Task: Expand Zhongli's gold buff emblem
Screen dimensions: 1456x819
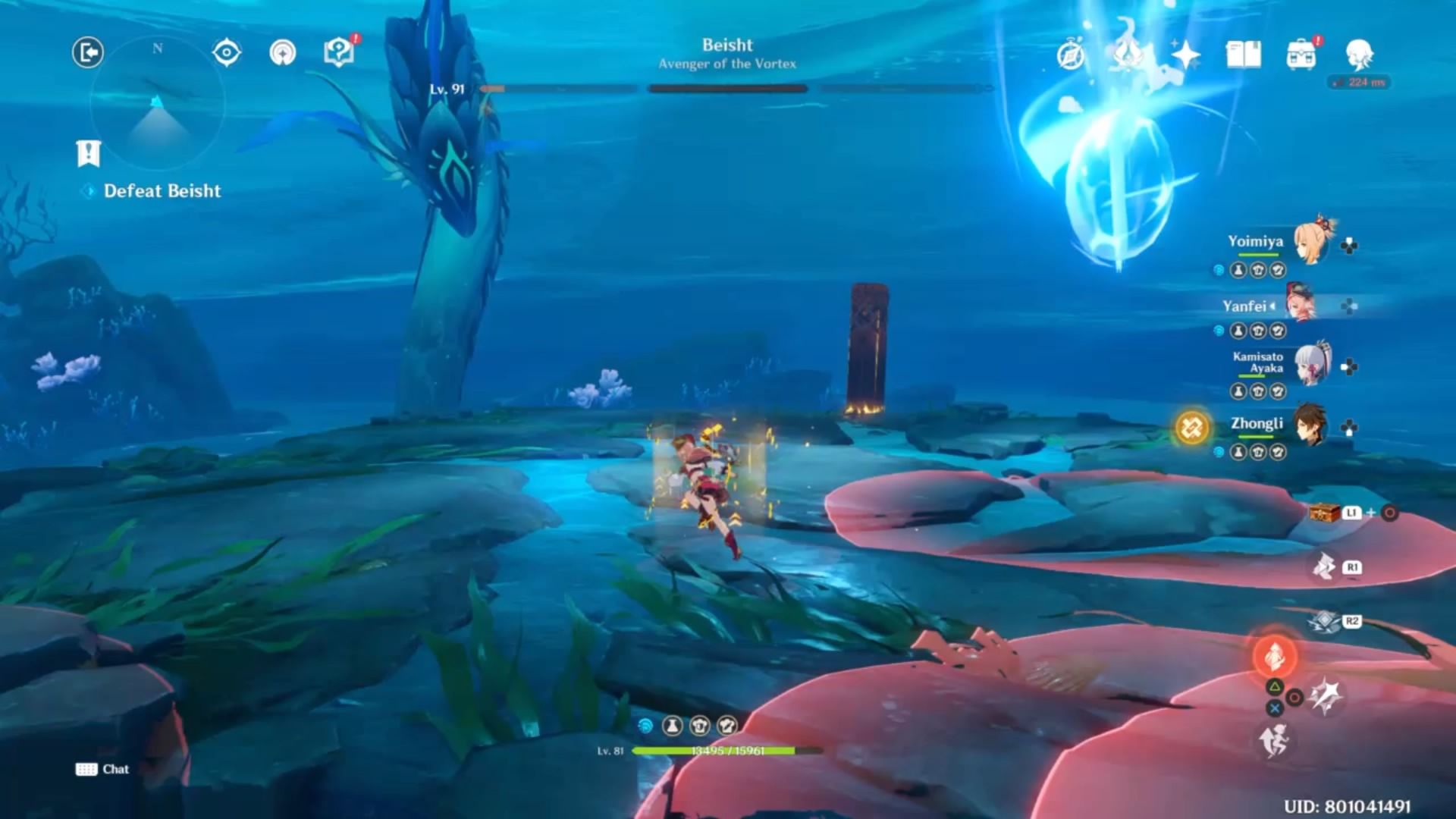Action: [1193, 427]
